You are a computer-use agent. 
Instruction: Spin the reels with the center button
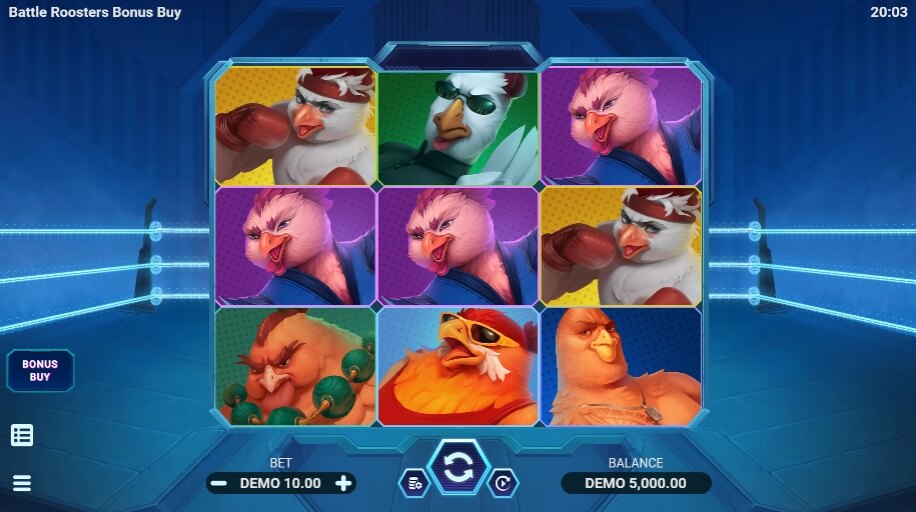458,468
